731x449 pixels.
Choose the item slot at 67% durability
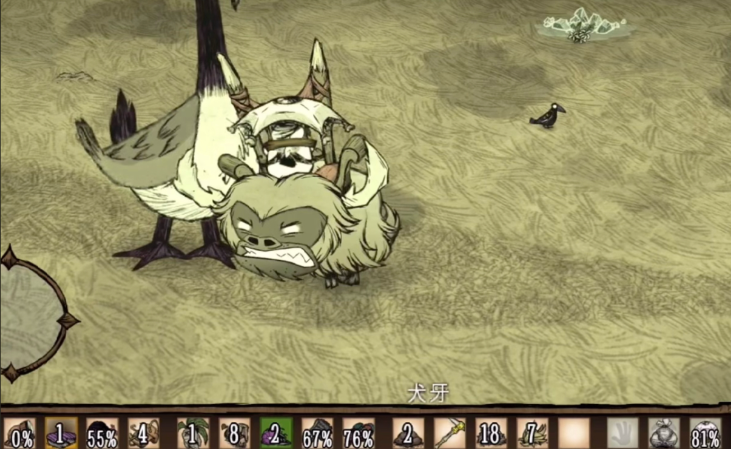coord(316,434)
